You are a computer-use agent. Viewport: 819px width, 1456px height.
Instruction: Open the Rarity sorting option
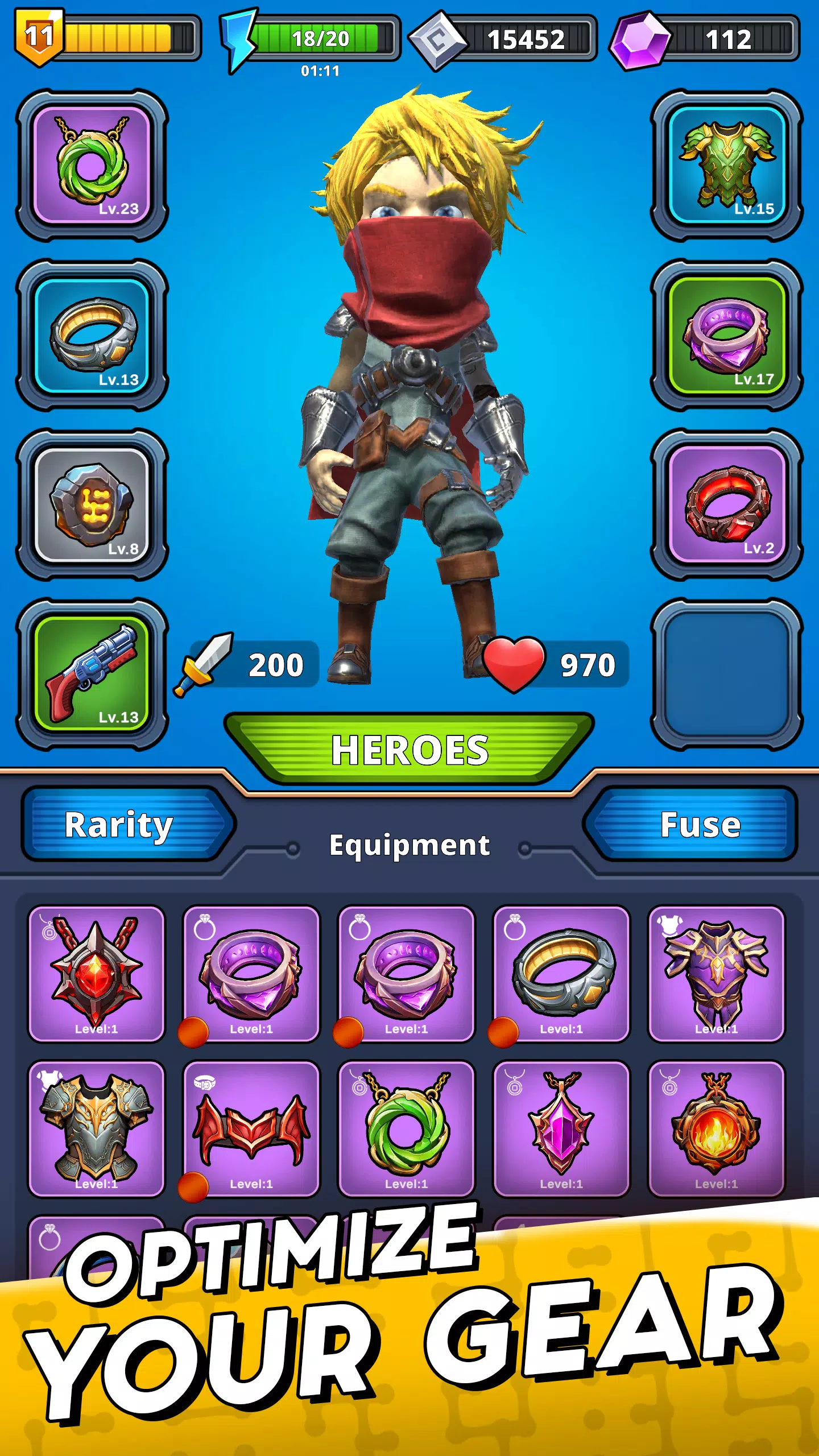click(119, 825)
